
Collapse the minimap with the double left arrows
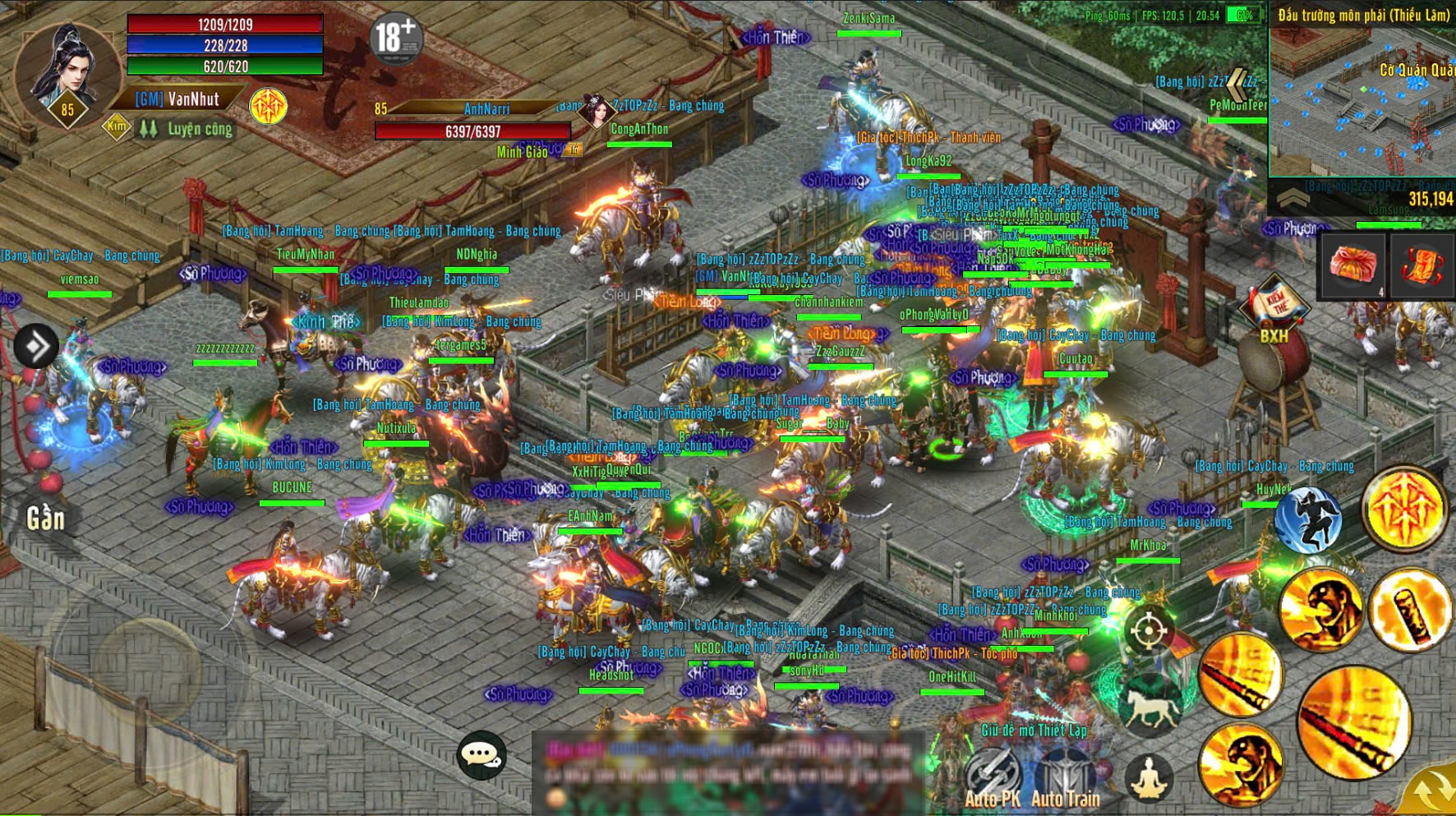point(1240,83)
